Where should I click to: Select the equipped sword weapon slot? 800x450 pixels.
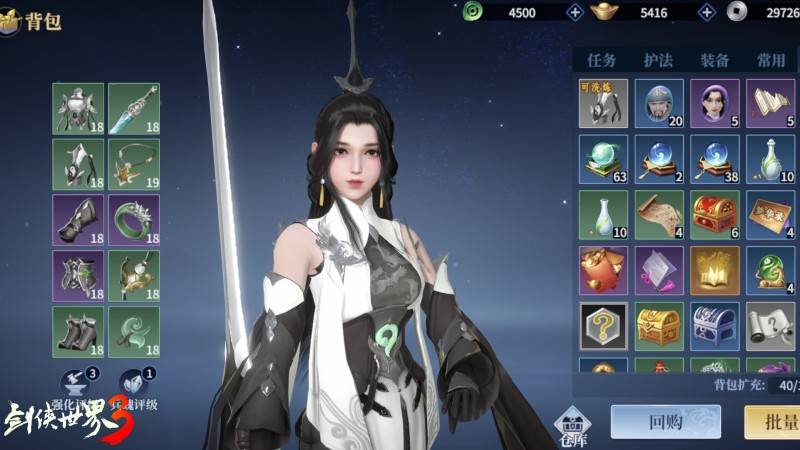134,108
